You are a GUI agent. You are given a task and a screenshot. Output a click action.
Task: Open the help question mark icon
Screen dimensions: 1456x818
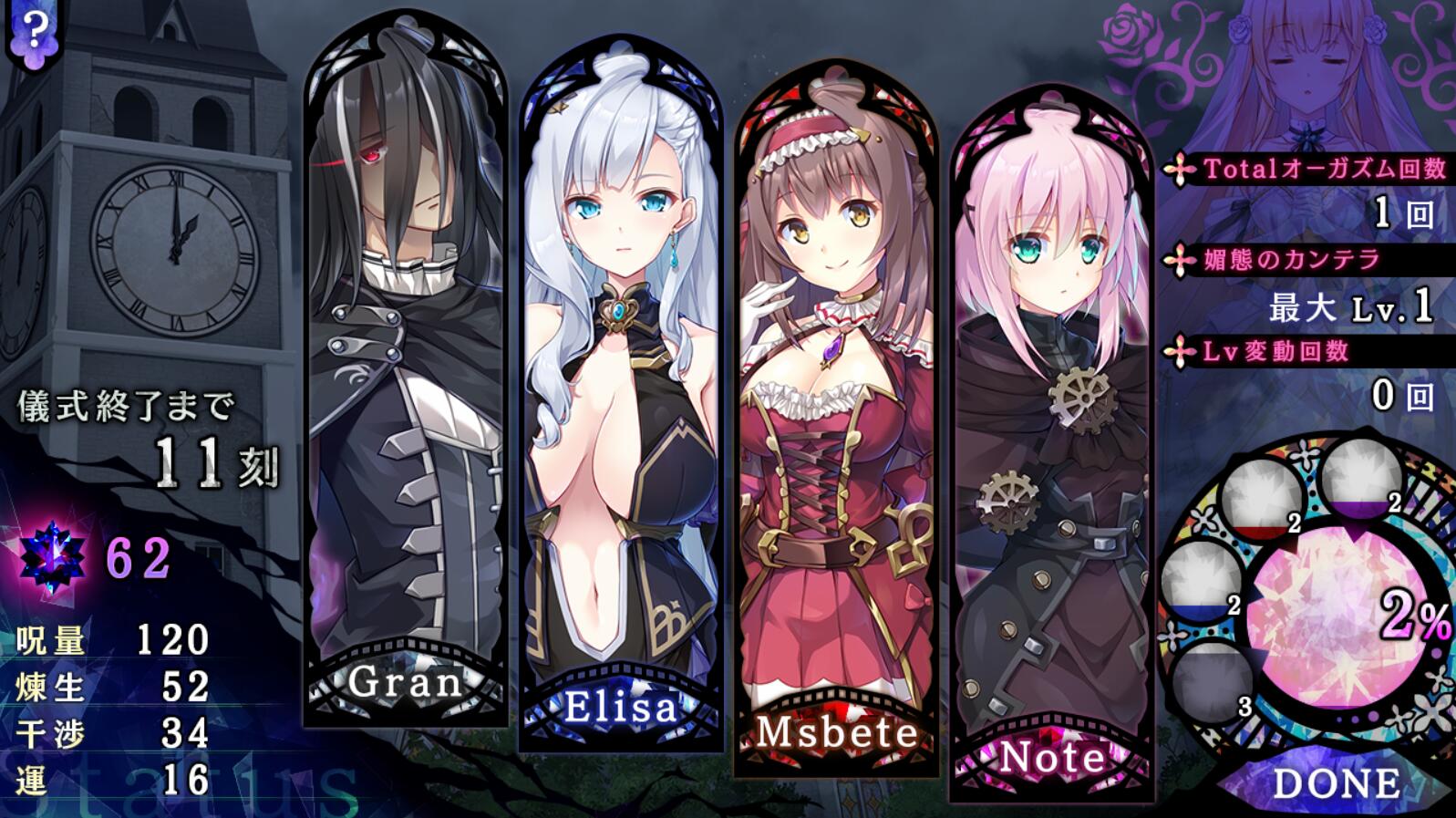click(x=34, y=33)
